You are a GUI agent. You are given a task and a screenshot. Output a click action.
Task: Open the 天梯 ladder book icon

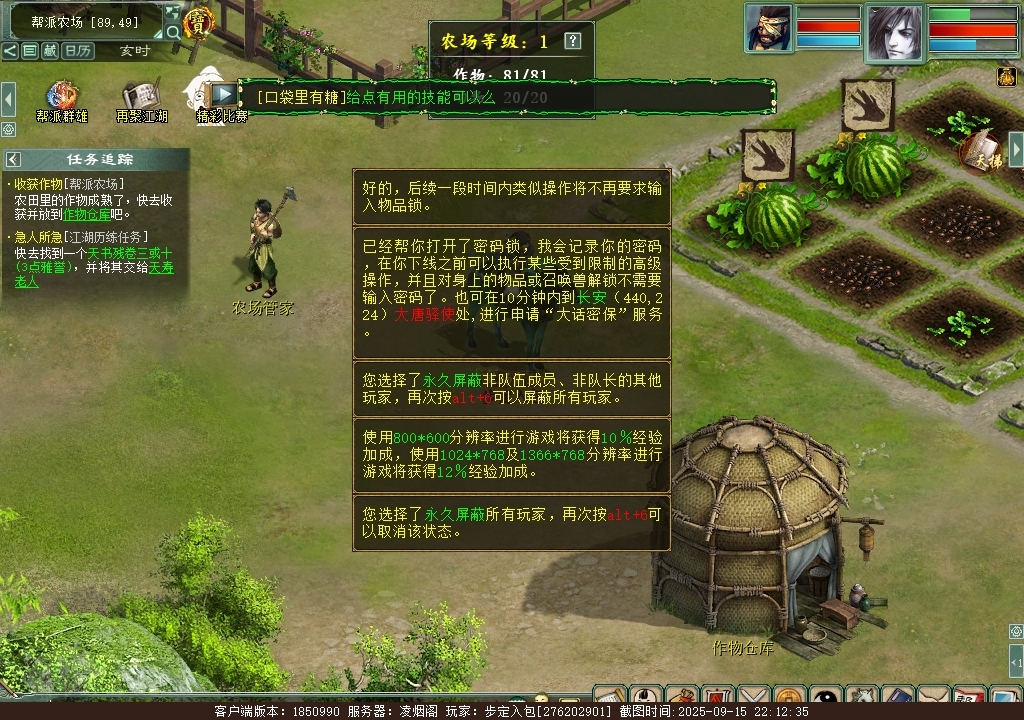coord(980,152)
